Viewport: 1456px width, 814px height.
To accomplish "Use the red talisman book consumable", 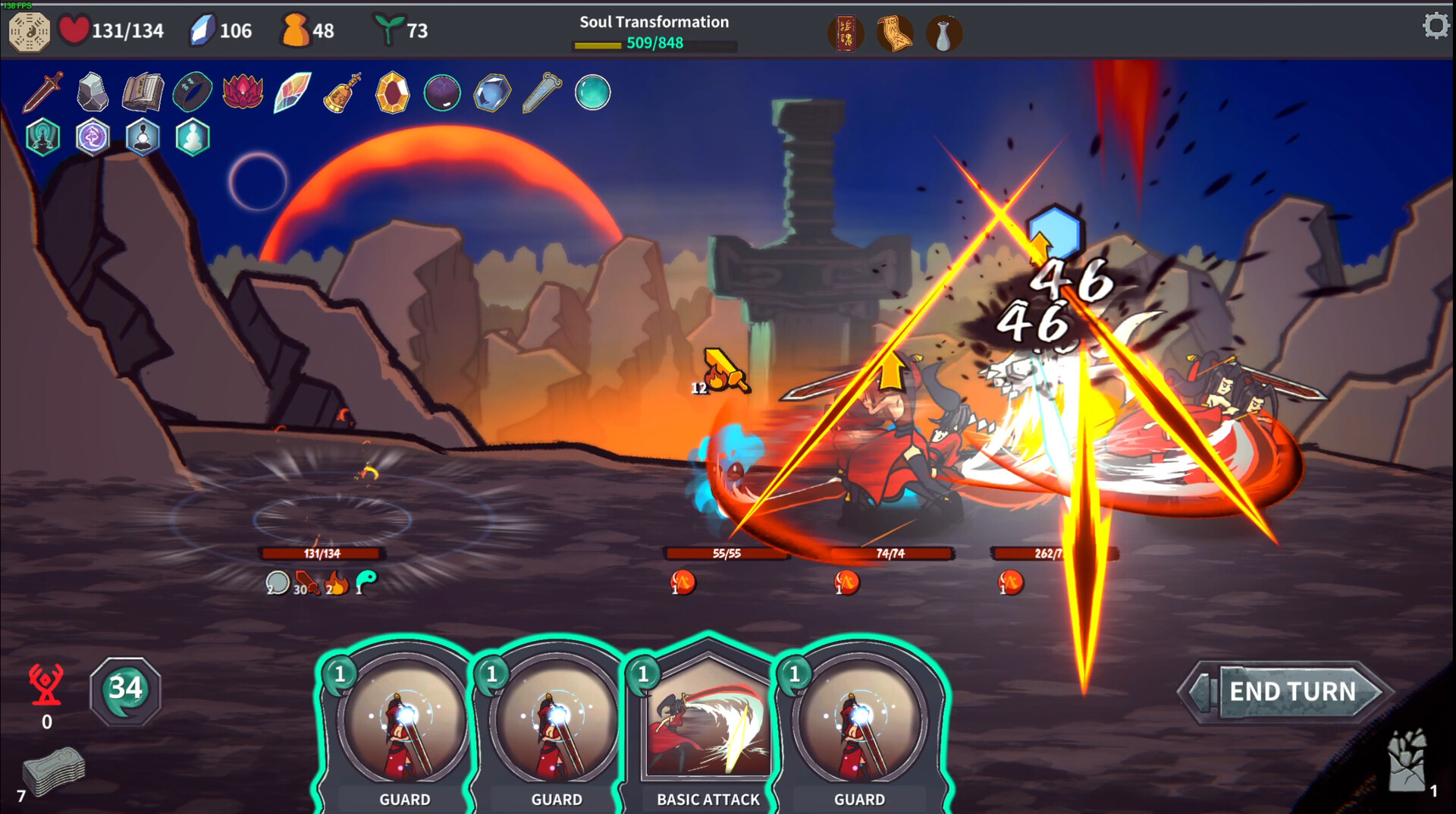I will pos(845,34).
